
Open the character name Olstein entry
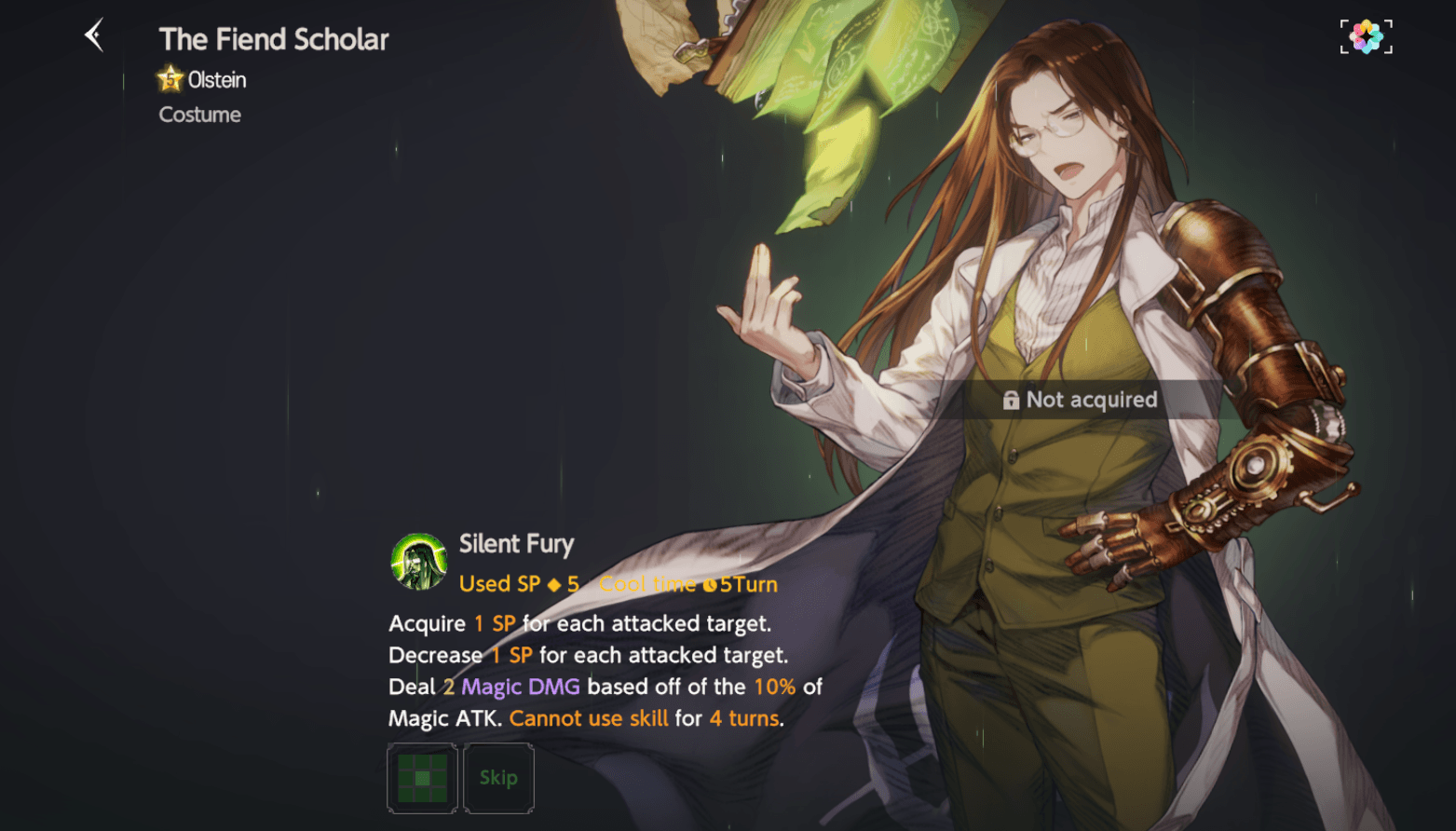pyautogui.click(x=215, y=79)
